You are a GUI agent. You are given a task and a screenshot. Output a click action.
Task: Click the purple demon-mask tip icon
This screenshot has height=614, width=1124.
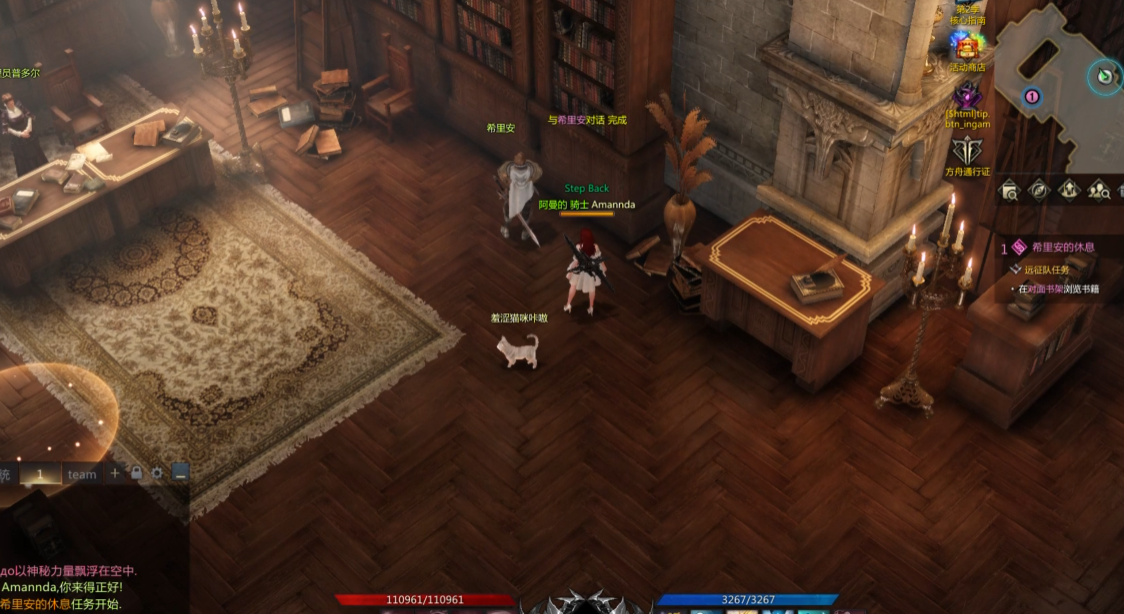click(967, 97)
